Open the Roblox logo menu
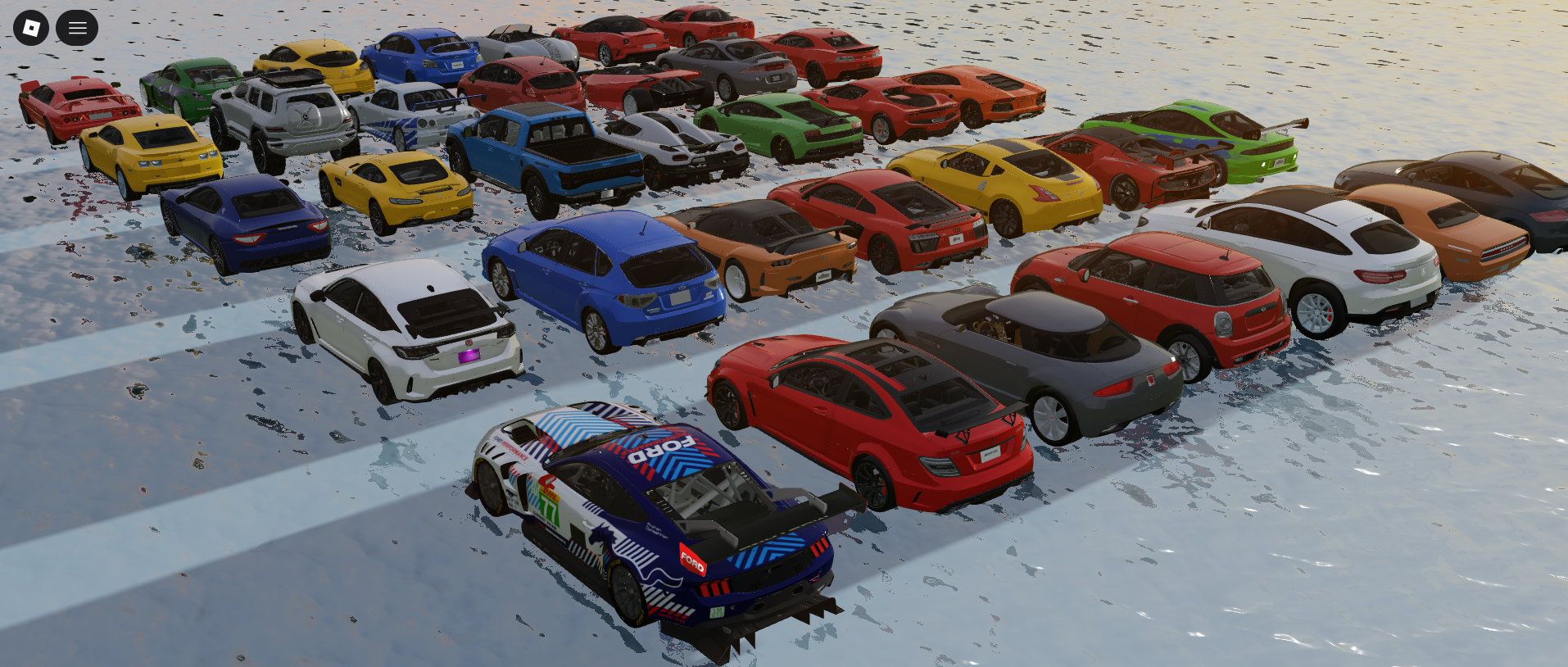 tap(31, 28)
